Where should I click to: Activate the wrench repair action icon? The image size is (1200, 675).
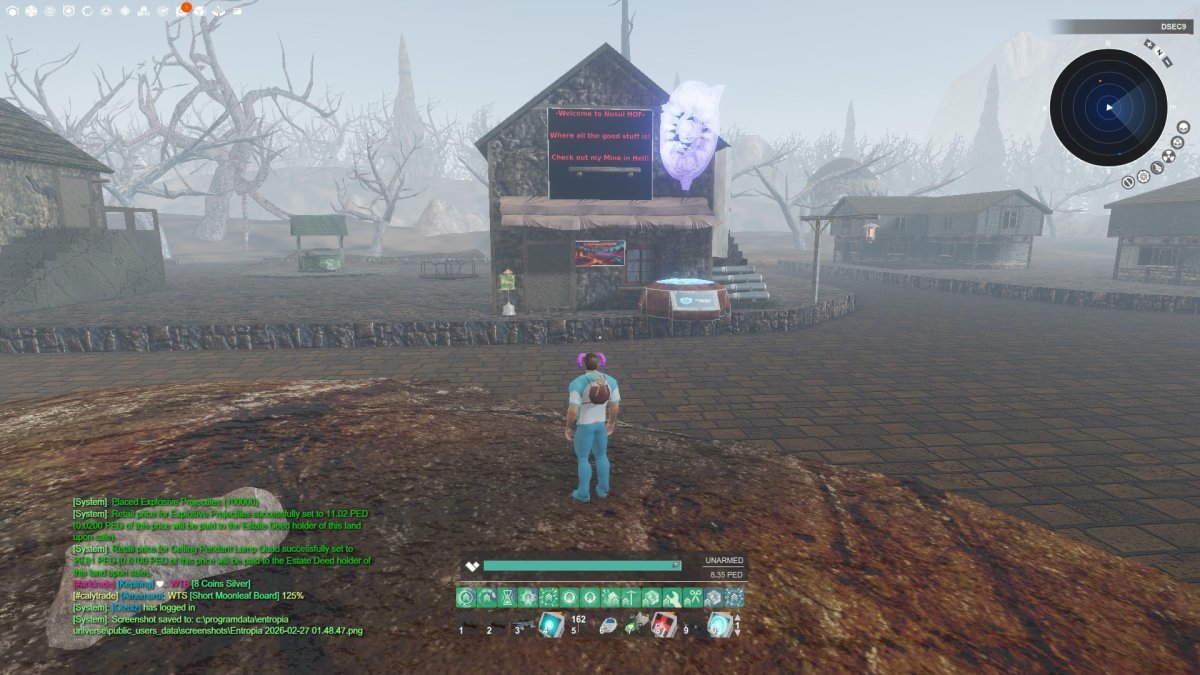coord(673,598)
